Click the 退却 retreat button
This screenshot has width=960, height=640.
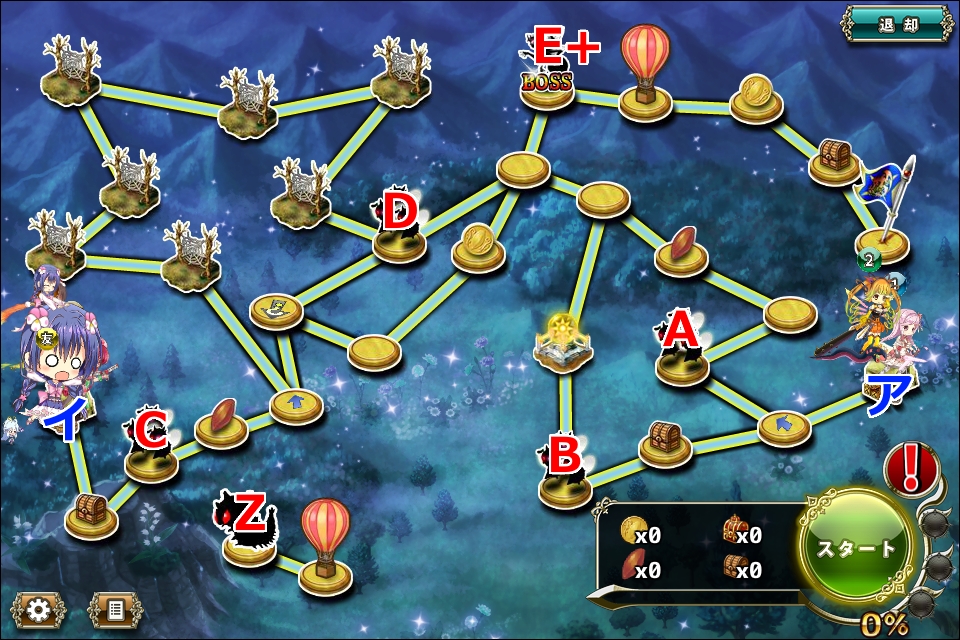[x=896, y=24]
